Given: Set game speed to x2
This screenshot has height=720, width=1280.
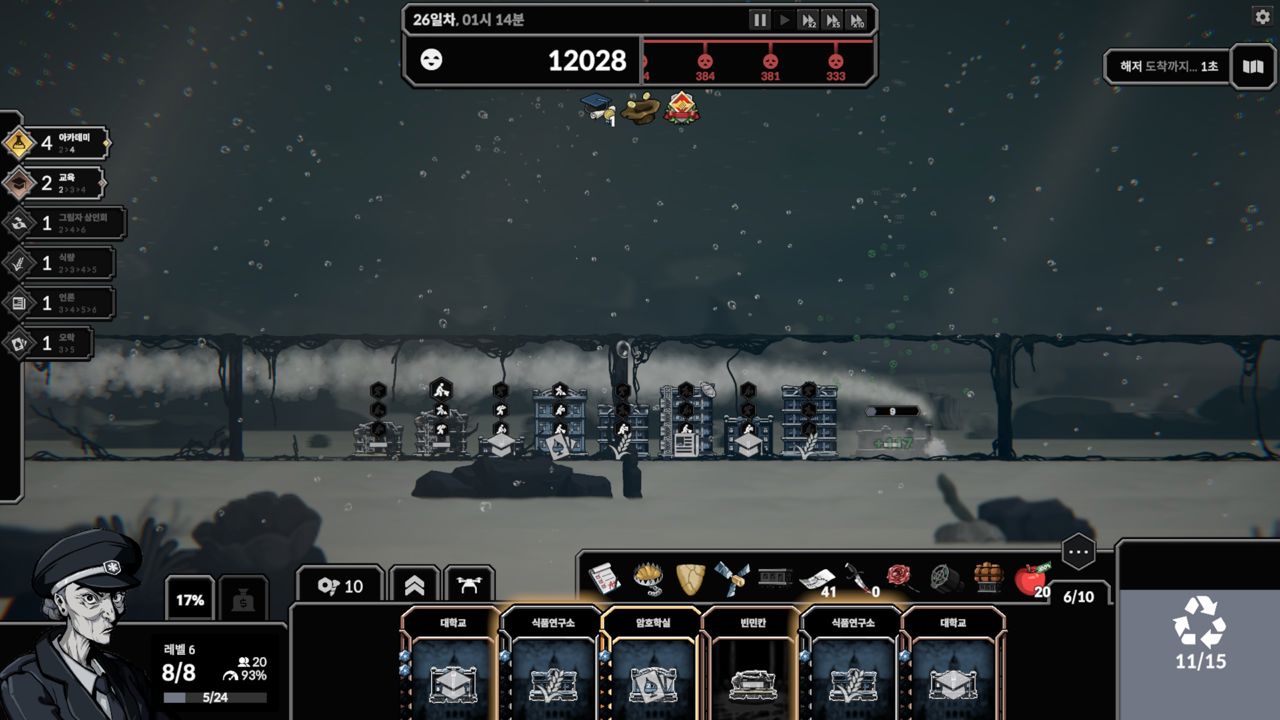Looking at the screenshot, I should pyautogui.click(x=808, y=20).
